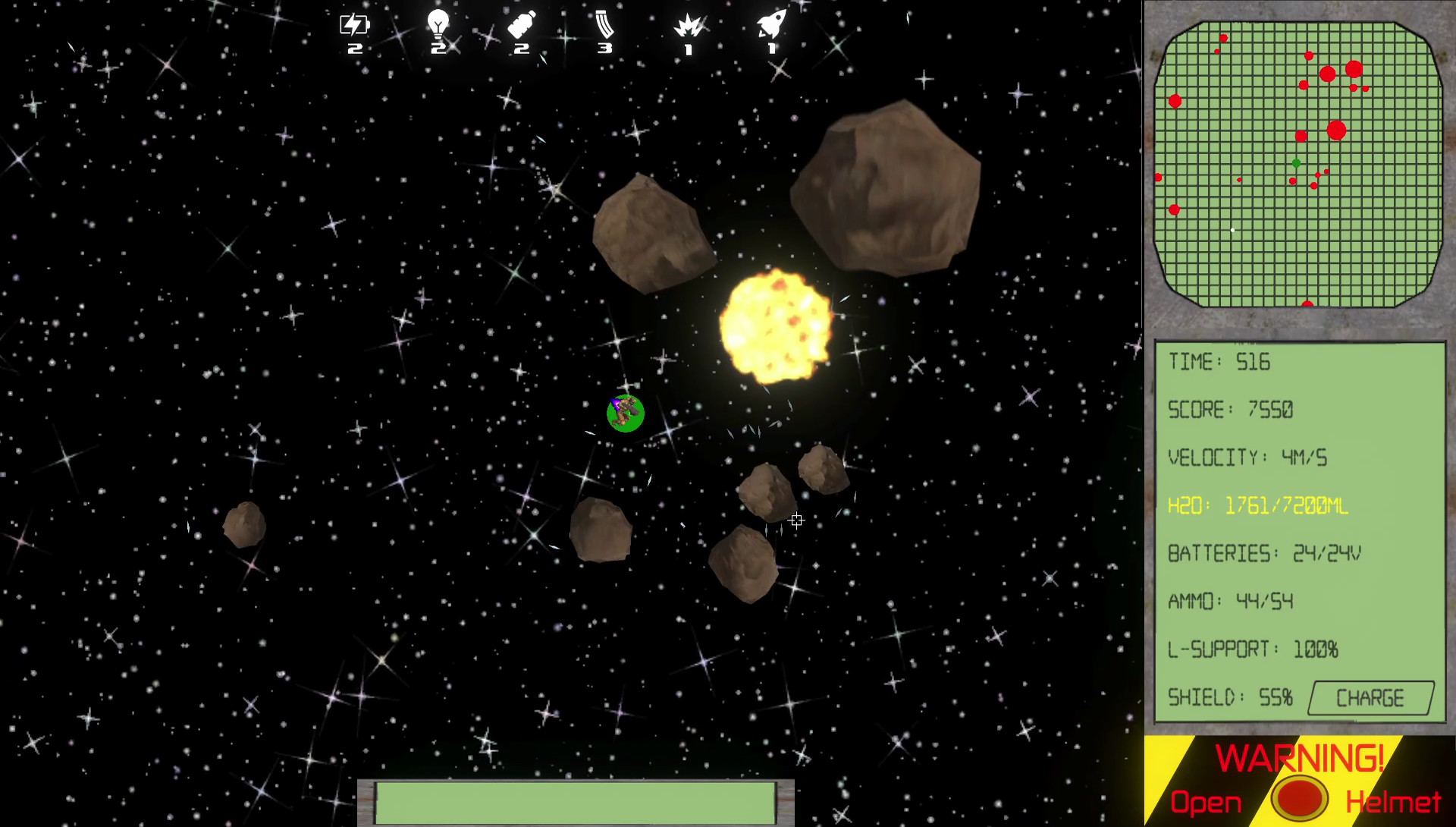Click the yellow H2O warning readout
The height and width of the screenshot is (827, 1456).
1259,506
